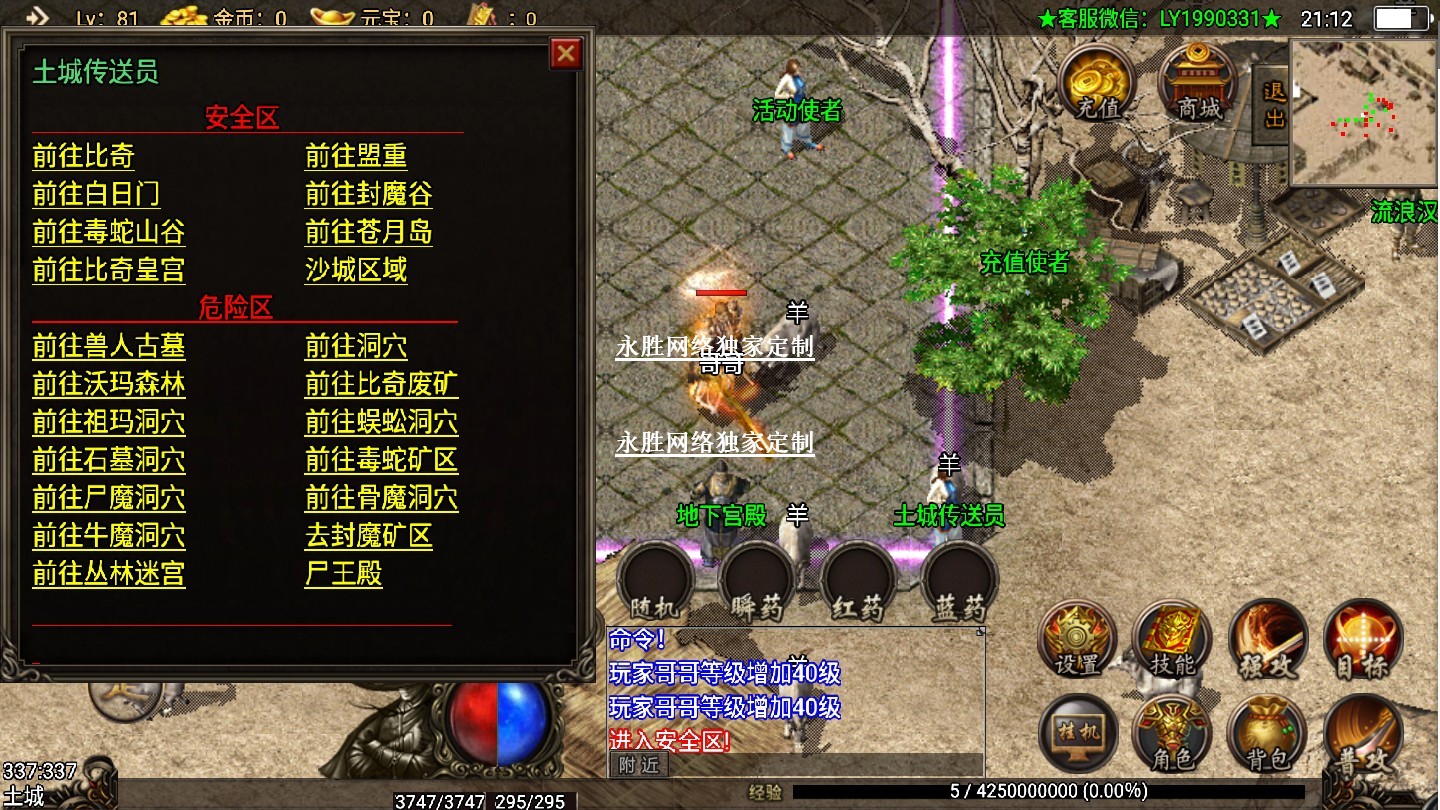Open the 技能 skills panel
This screenshot has height=810, width=1440.
[1172, 640]
